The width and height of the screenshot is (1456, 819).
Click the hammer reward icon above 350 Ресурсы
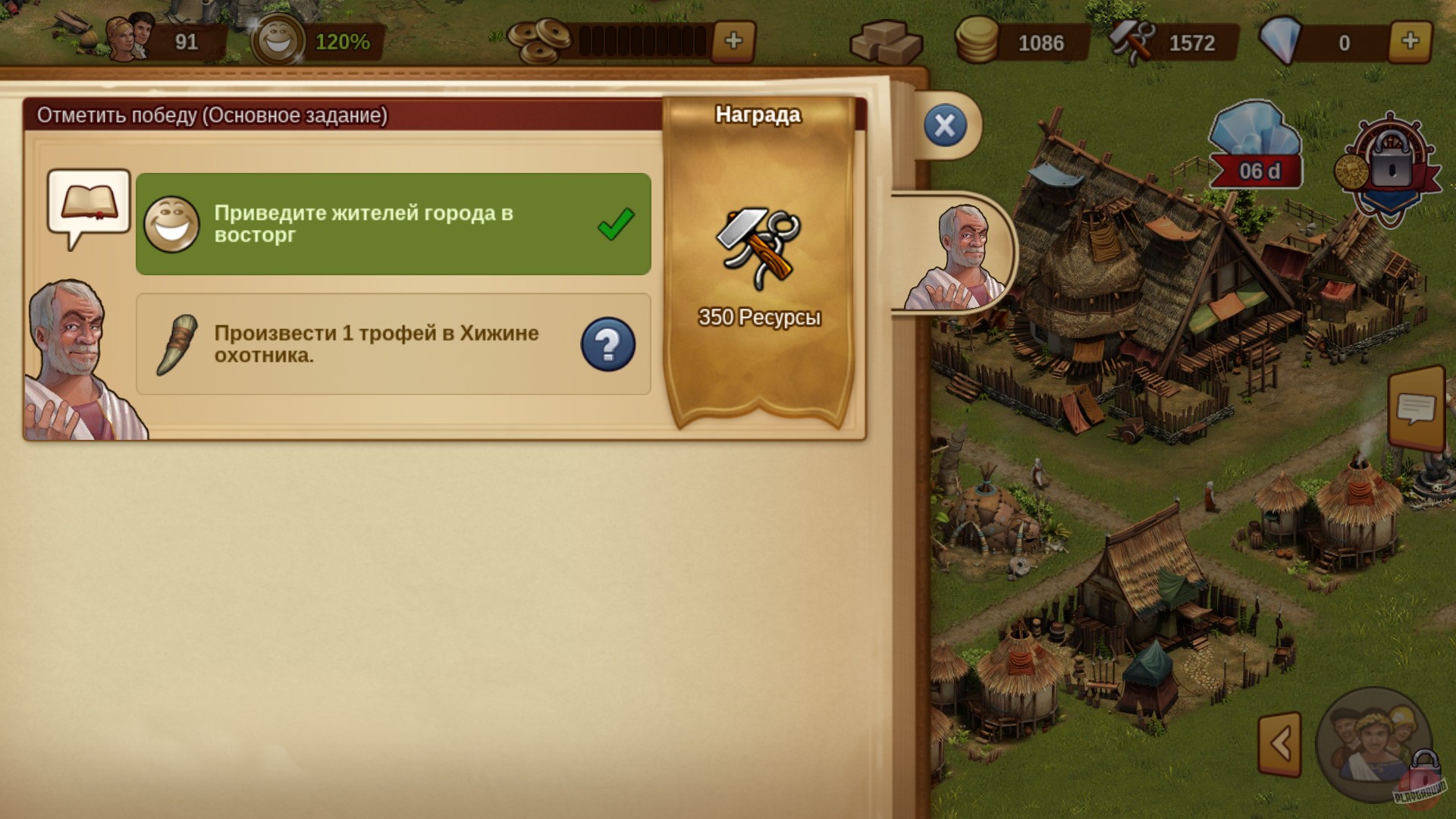click(x=758, y=246)
